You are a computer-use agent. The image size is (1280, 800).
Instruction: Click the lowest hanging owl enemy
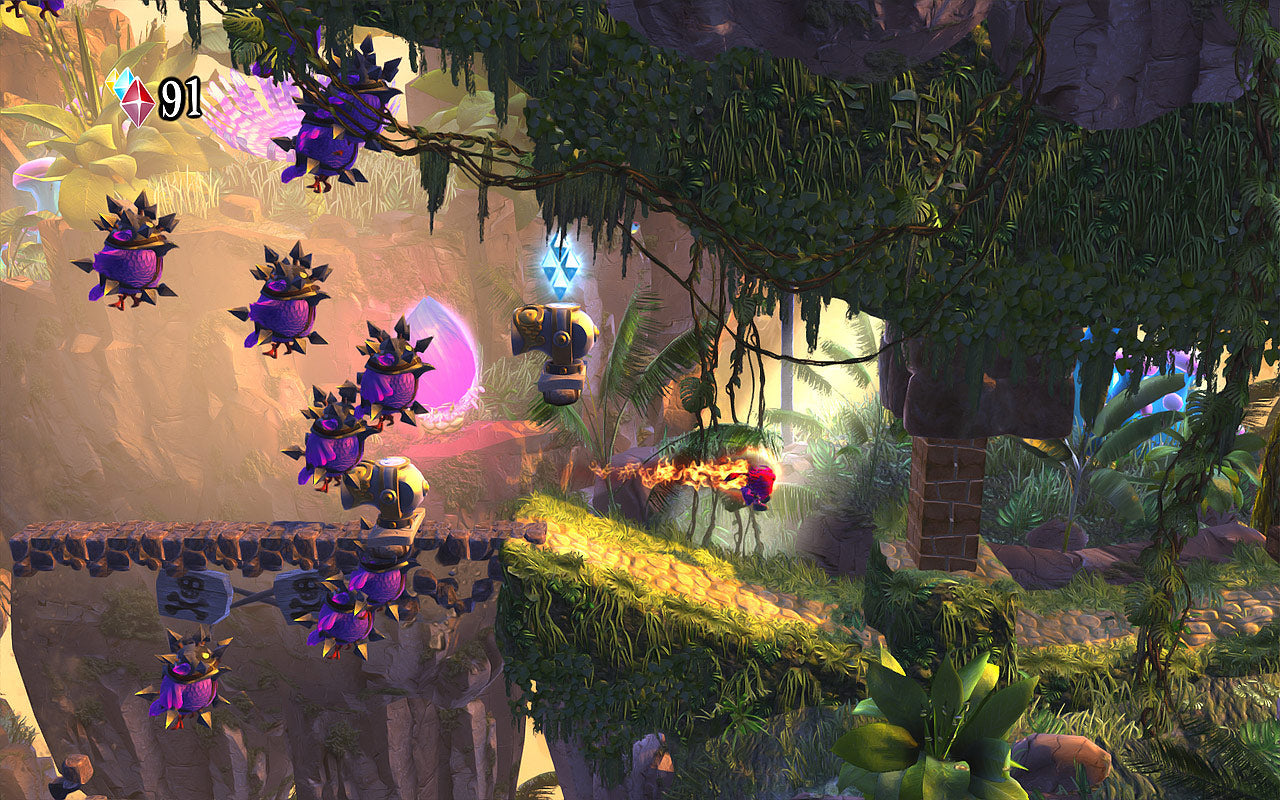click(185, 685)
